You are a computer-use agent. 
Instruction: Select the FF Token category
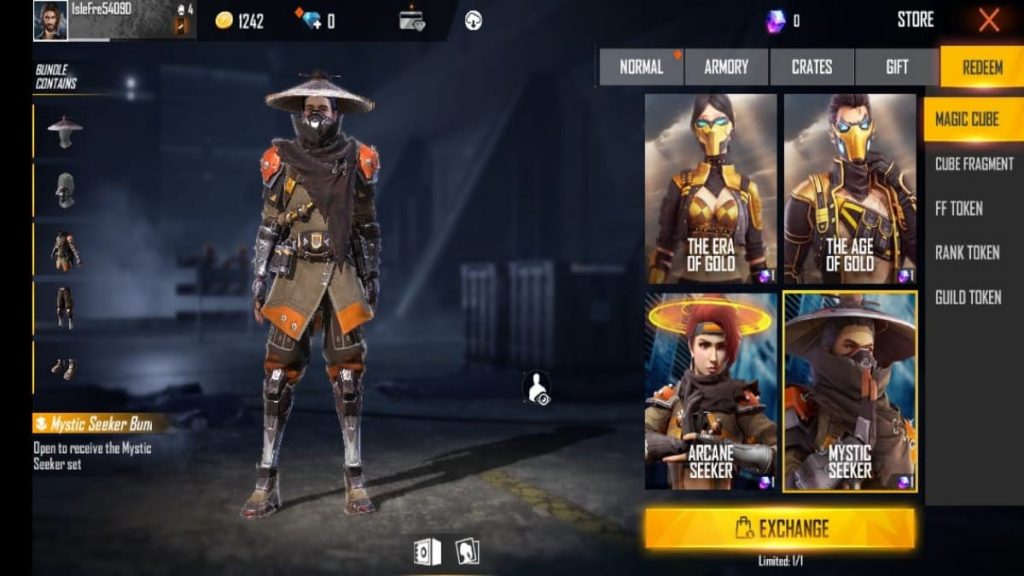point(958,208)
